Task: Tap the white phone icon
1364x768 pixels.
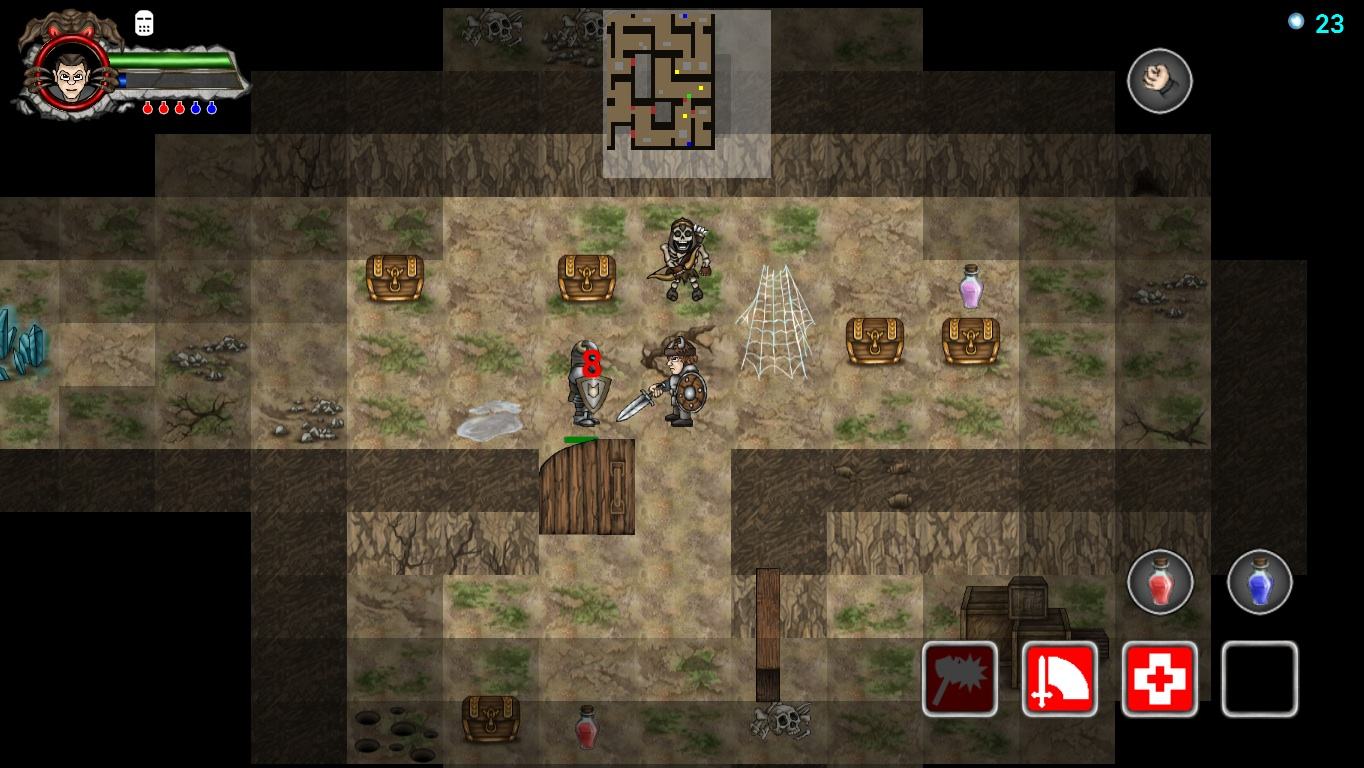Action: click(x=144, y=24)
